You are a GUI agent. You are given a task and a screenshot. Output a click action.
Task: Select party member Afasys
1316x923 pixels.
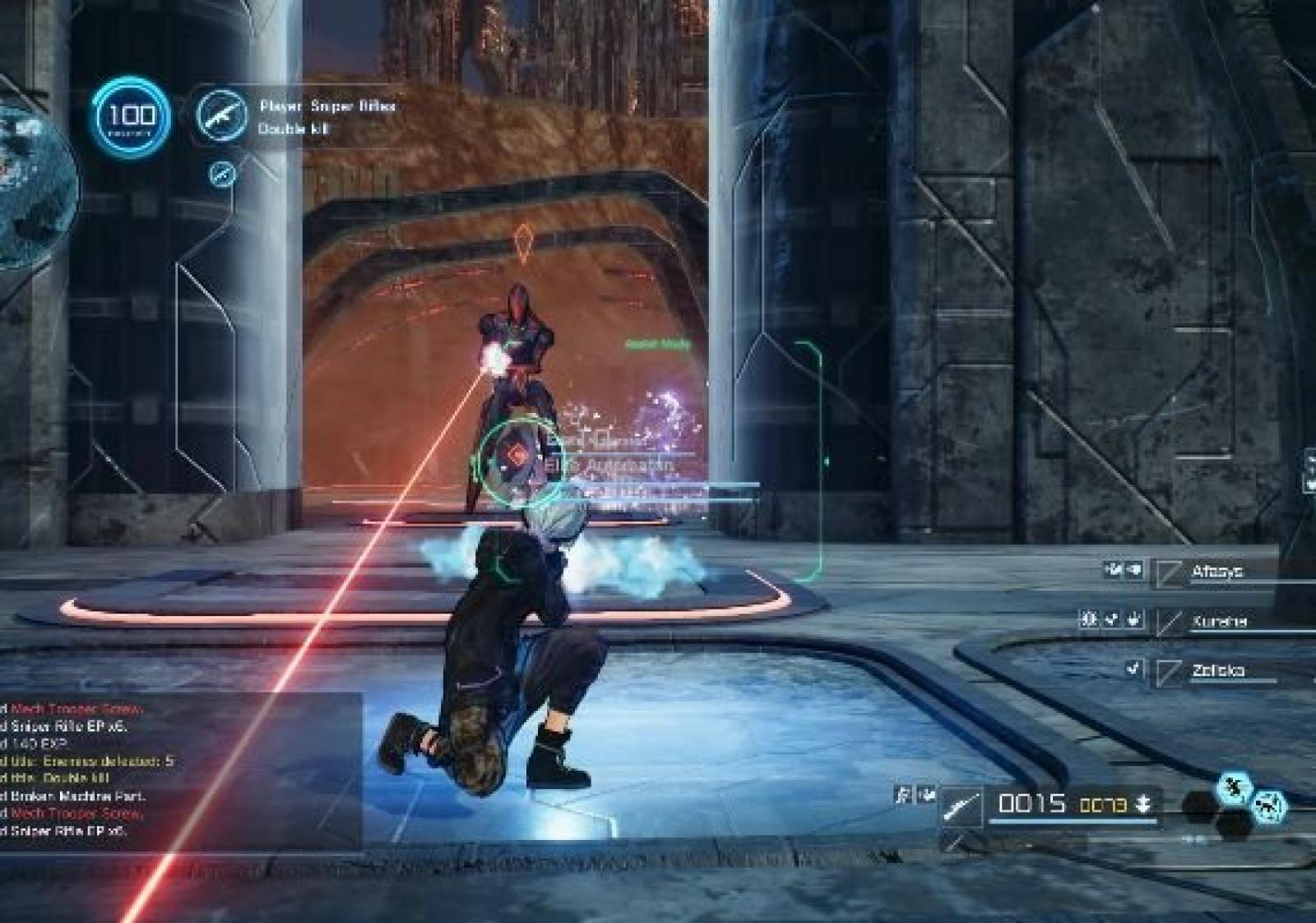click(x=1217, y=572)
